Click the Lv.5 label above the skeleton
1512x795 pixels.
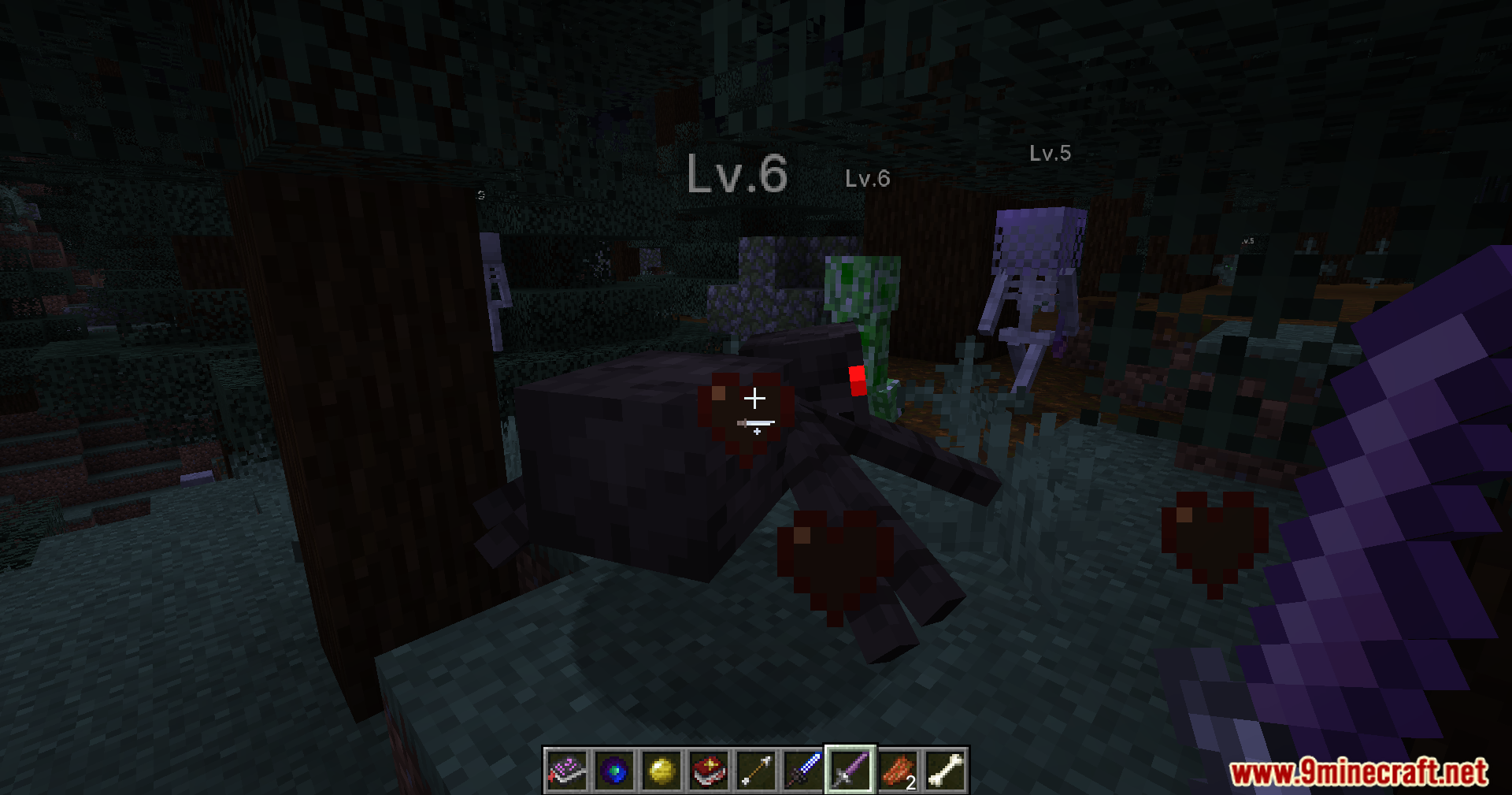1052,154
